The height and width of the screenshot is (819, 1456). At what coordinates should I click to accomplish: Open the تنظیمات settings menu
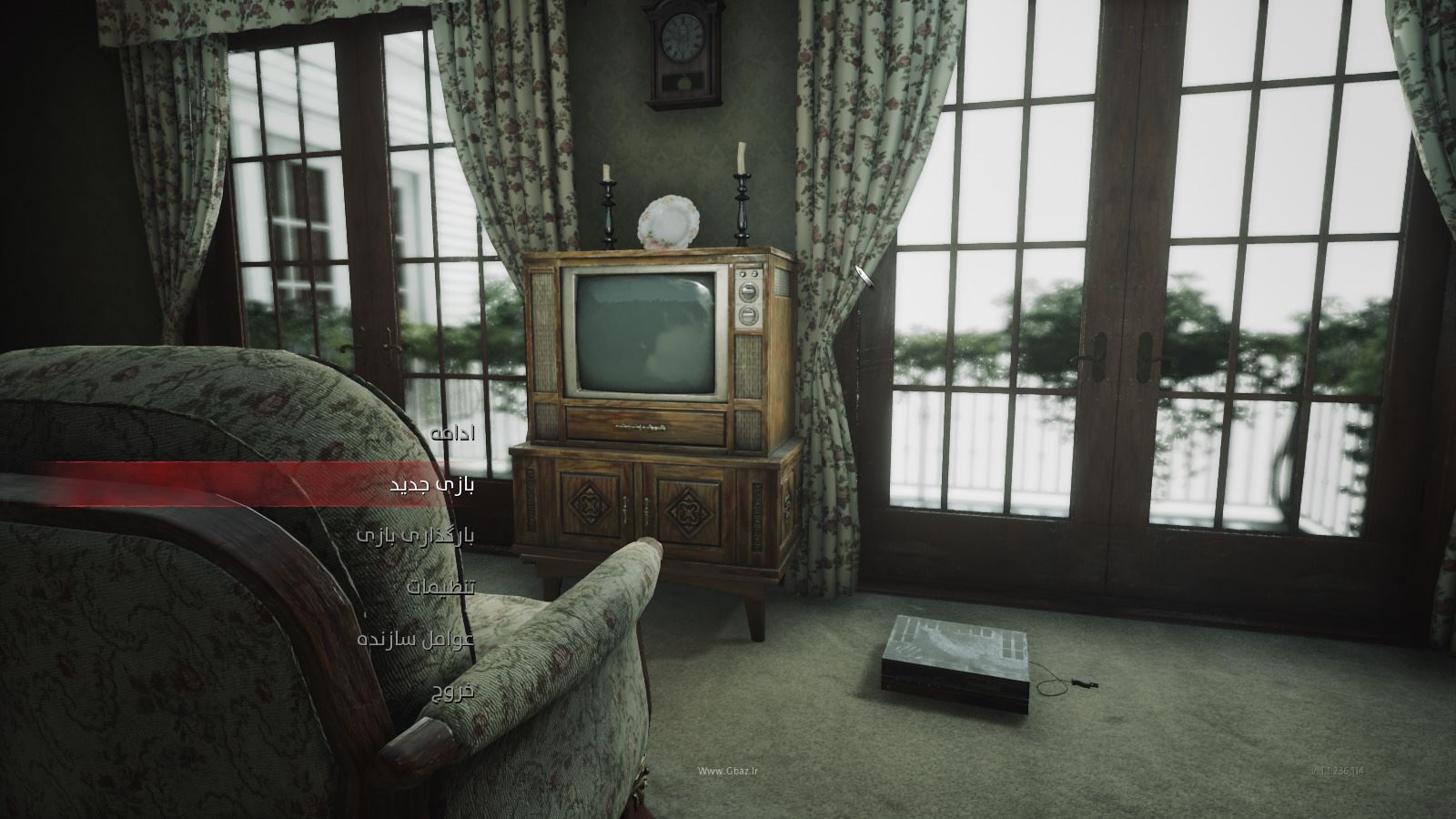pos(440,587)
